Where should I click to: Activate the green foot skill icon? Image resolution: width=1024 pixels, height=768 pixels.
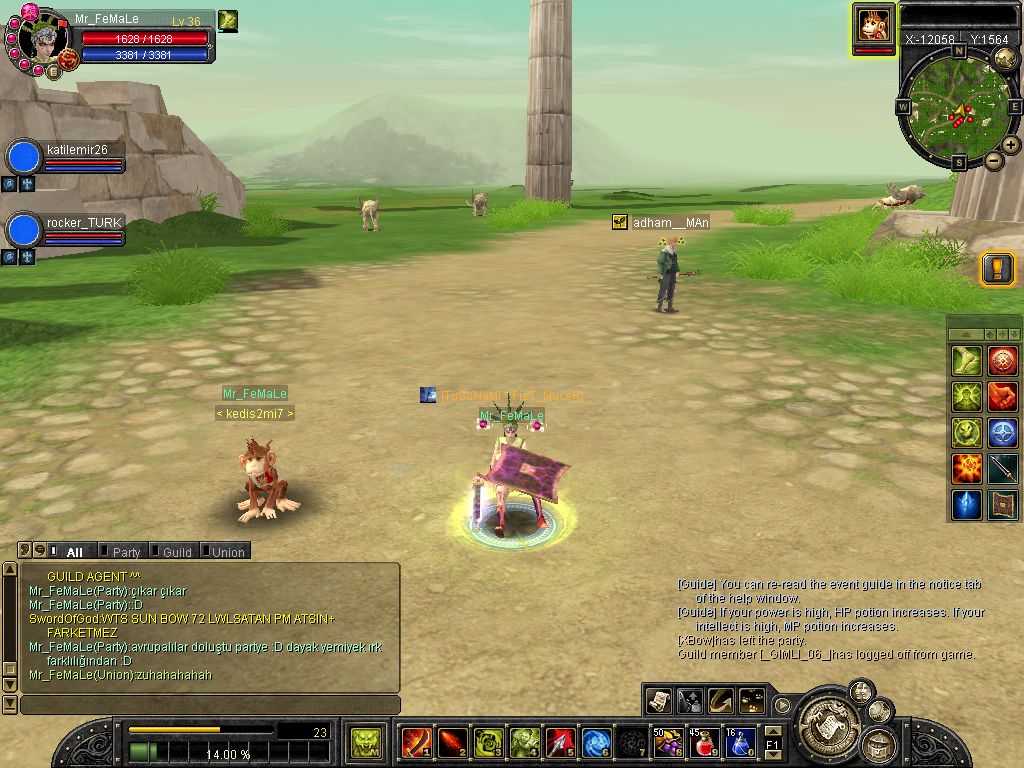coord(966,360)
